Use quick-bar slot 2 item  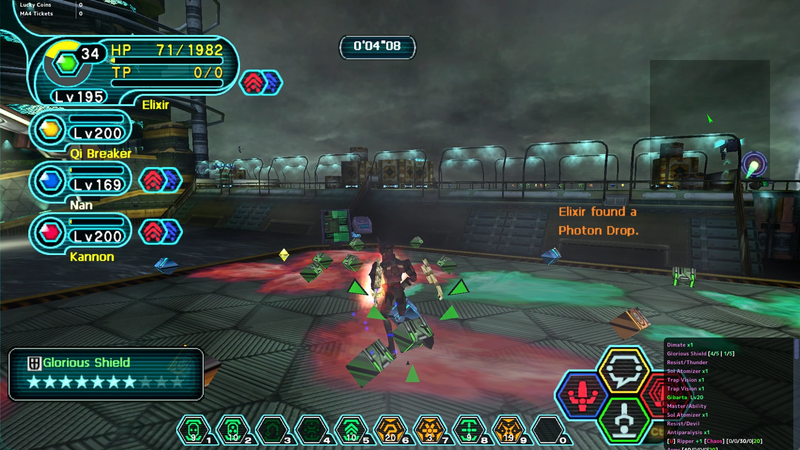233,431
